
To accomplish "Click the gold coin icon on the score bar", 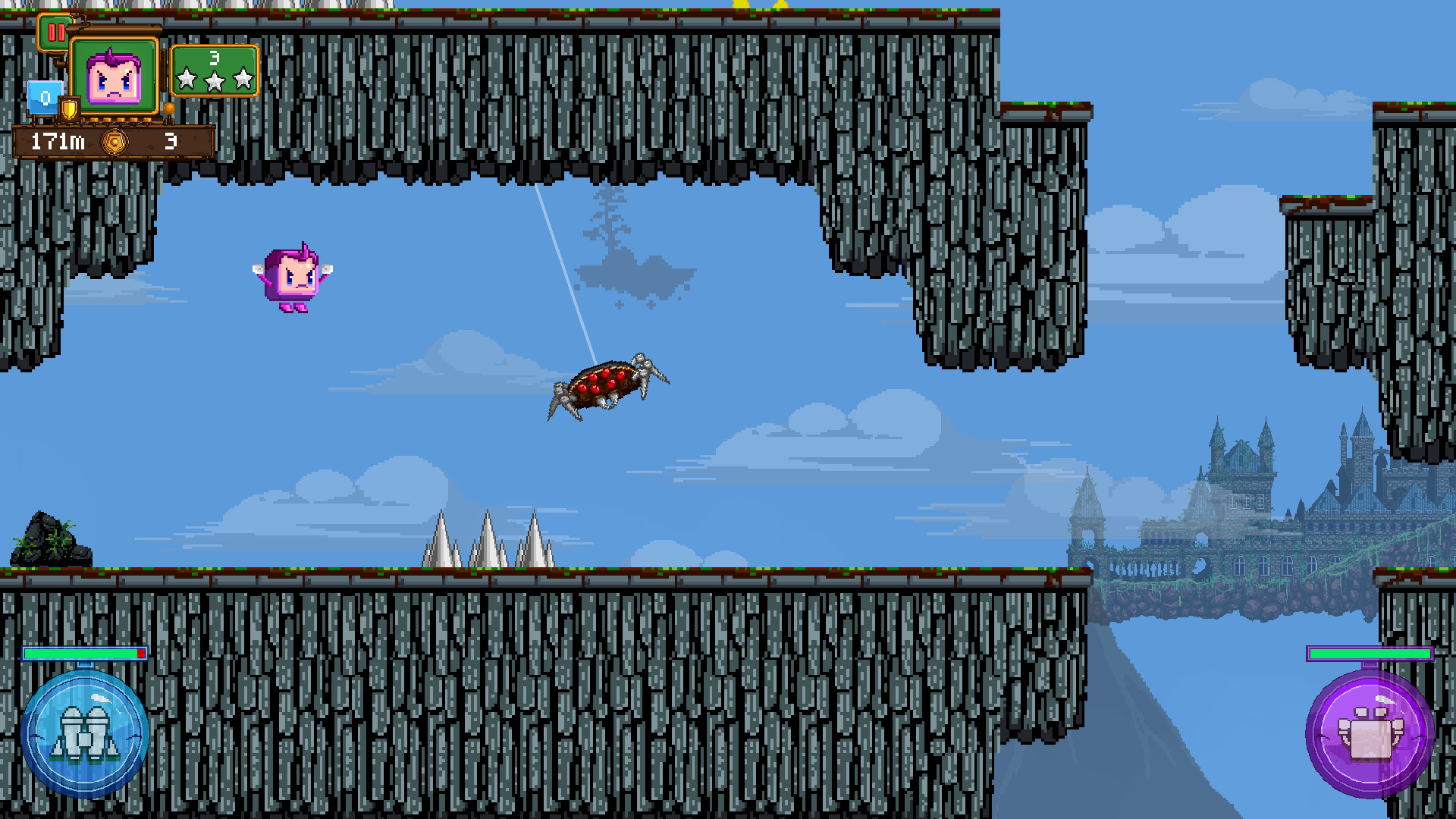I will (x=115, y=140).
